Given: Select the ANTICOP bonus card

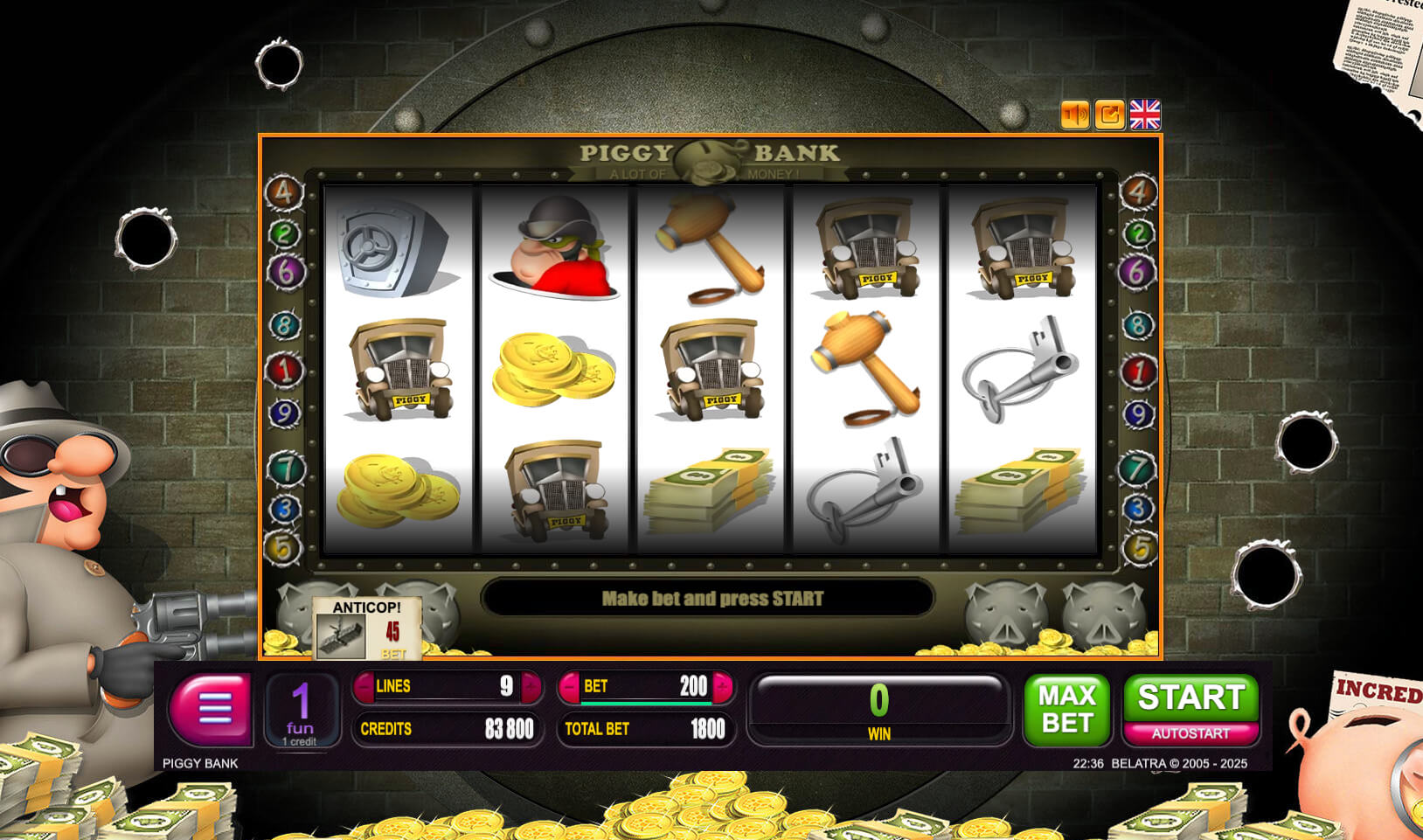Looking at the screenshot, I should pos(367,628).
